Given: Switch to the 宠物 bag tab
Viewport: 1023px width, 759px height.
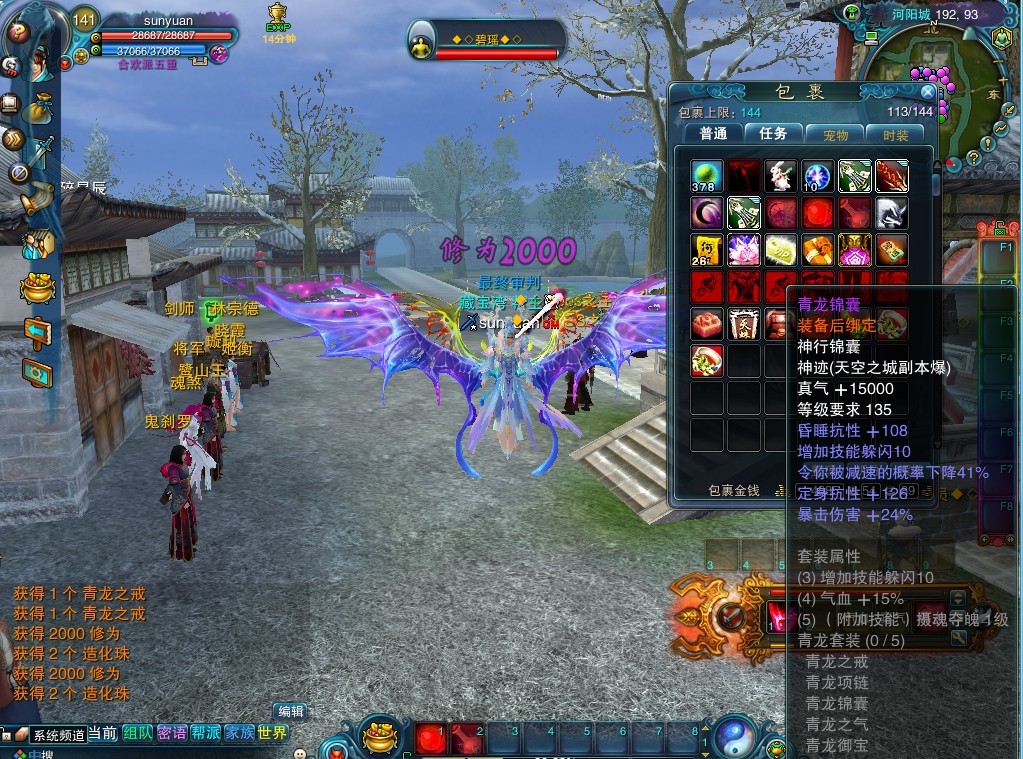Looking at the screenshot, I should click(835, 134).
